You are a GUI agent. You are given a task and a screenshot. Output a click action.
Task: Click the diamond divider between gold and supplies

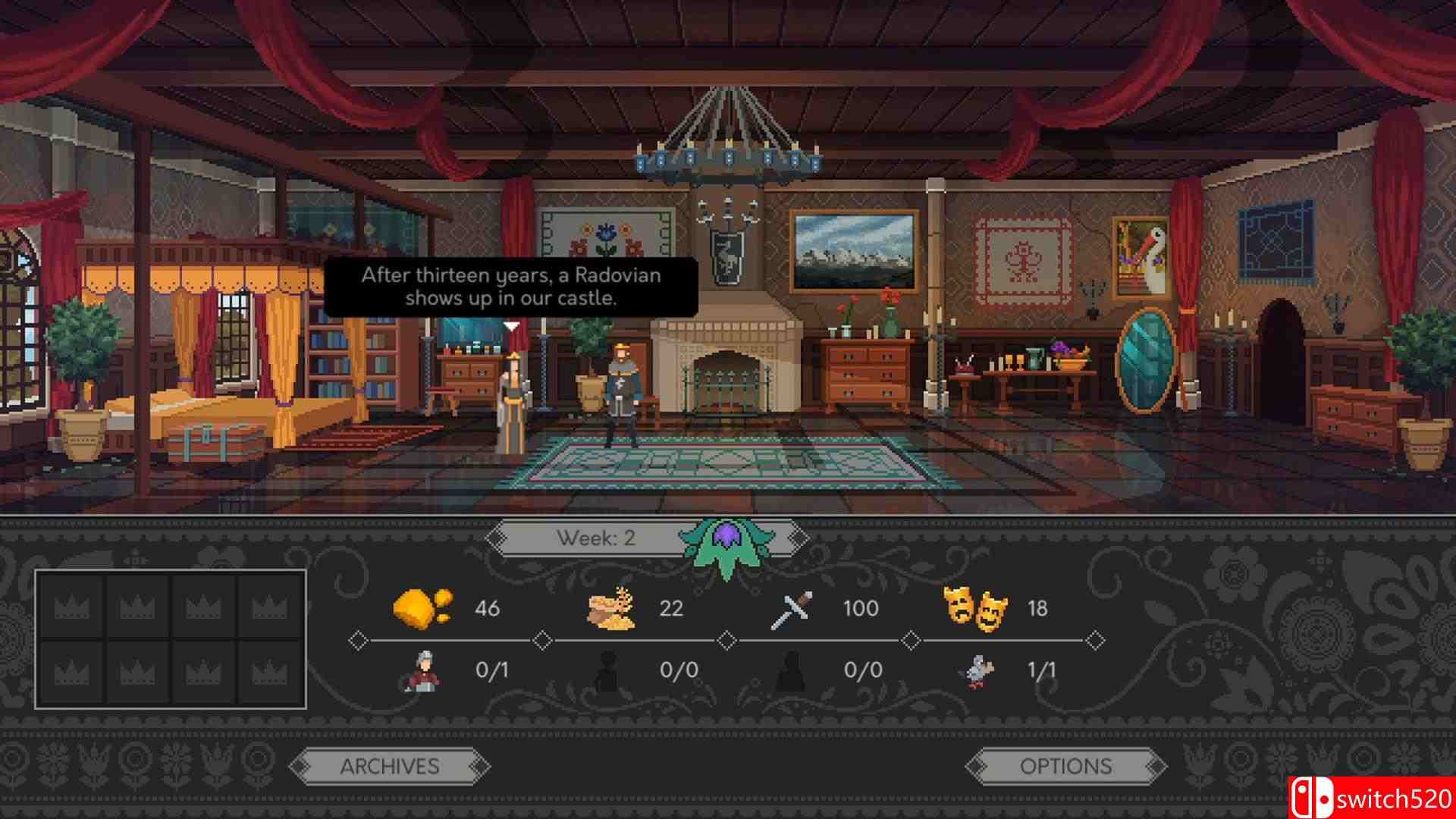pyautogui.click(x=543, y=639)
